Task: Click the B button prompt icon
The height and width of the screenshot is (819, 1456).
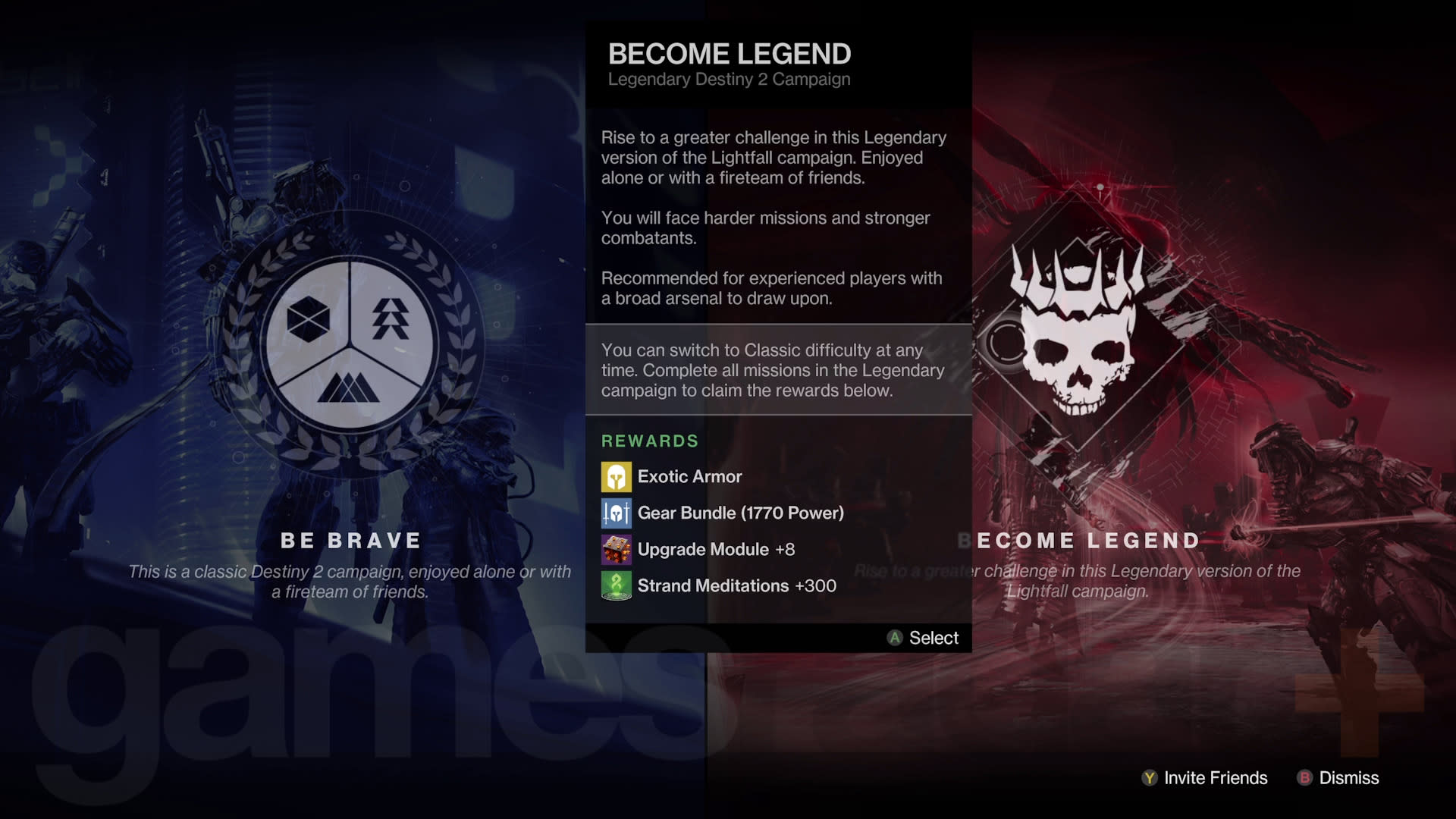Action: click(x=1304, y=778)
